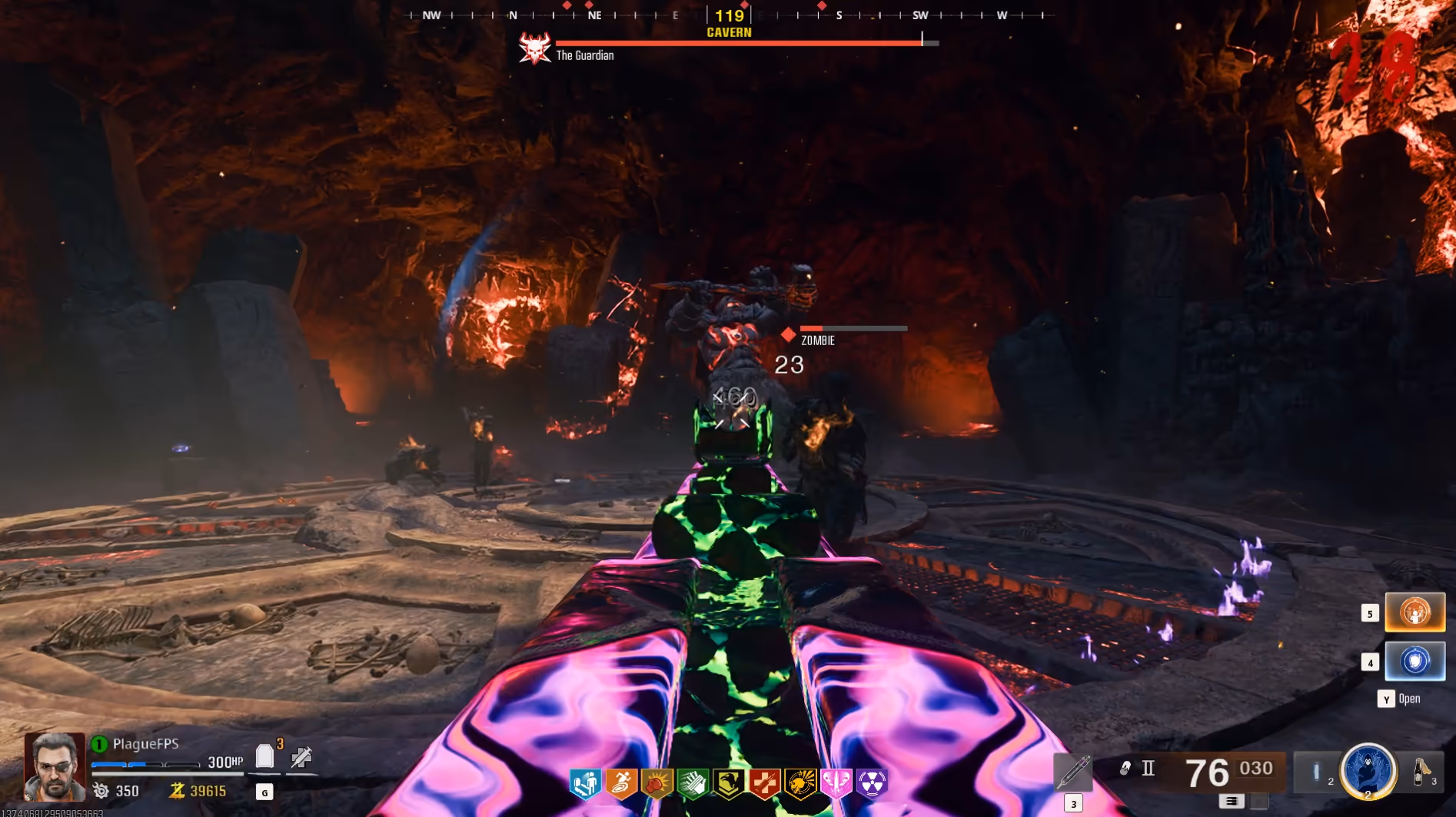This screenshot has height=817, width=1456.
Task: Select the blue shield GobbleGum slot
Action: point(1414,661)
